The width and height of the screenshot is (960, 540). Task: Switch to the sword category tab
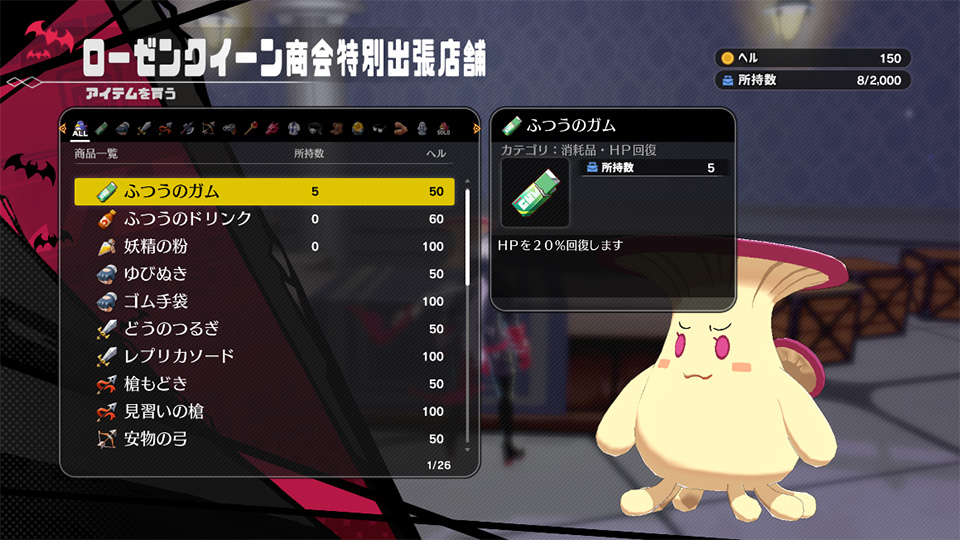(142, 128)
